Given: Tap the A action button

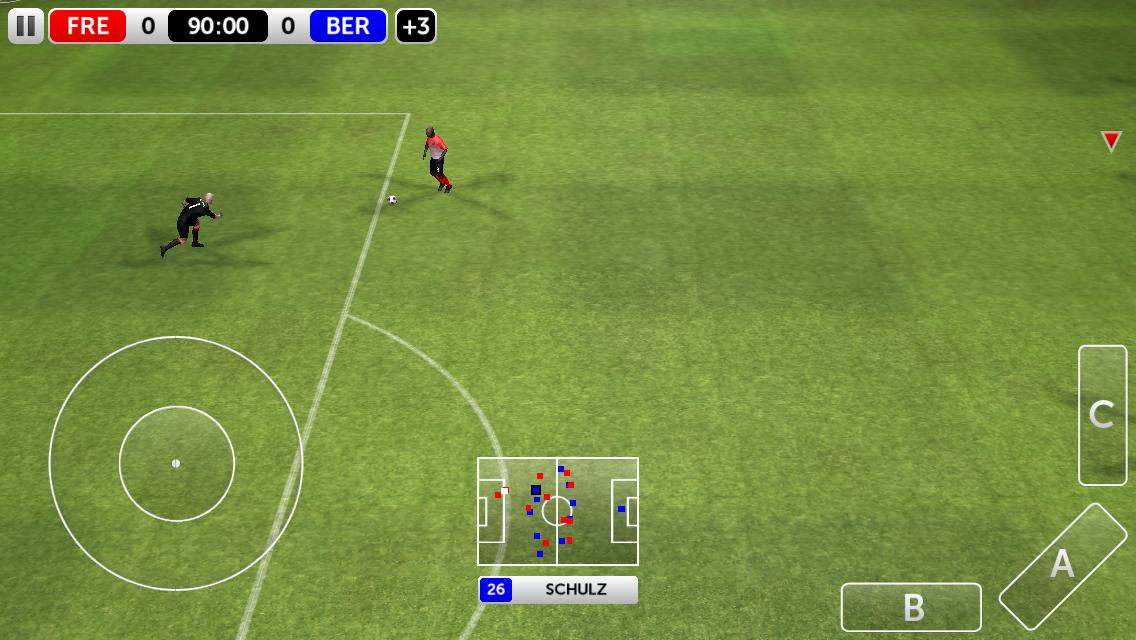Looking at the screenshot, I should [1062, 565].
